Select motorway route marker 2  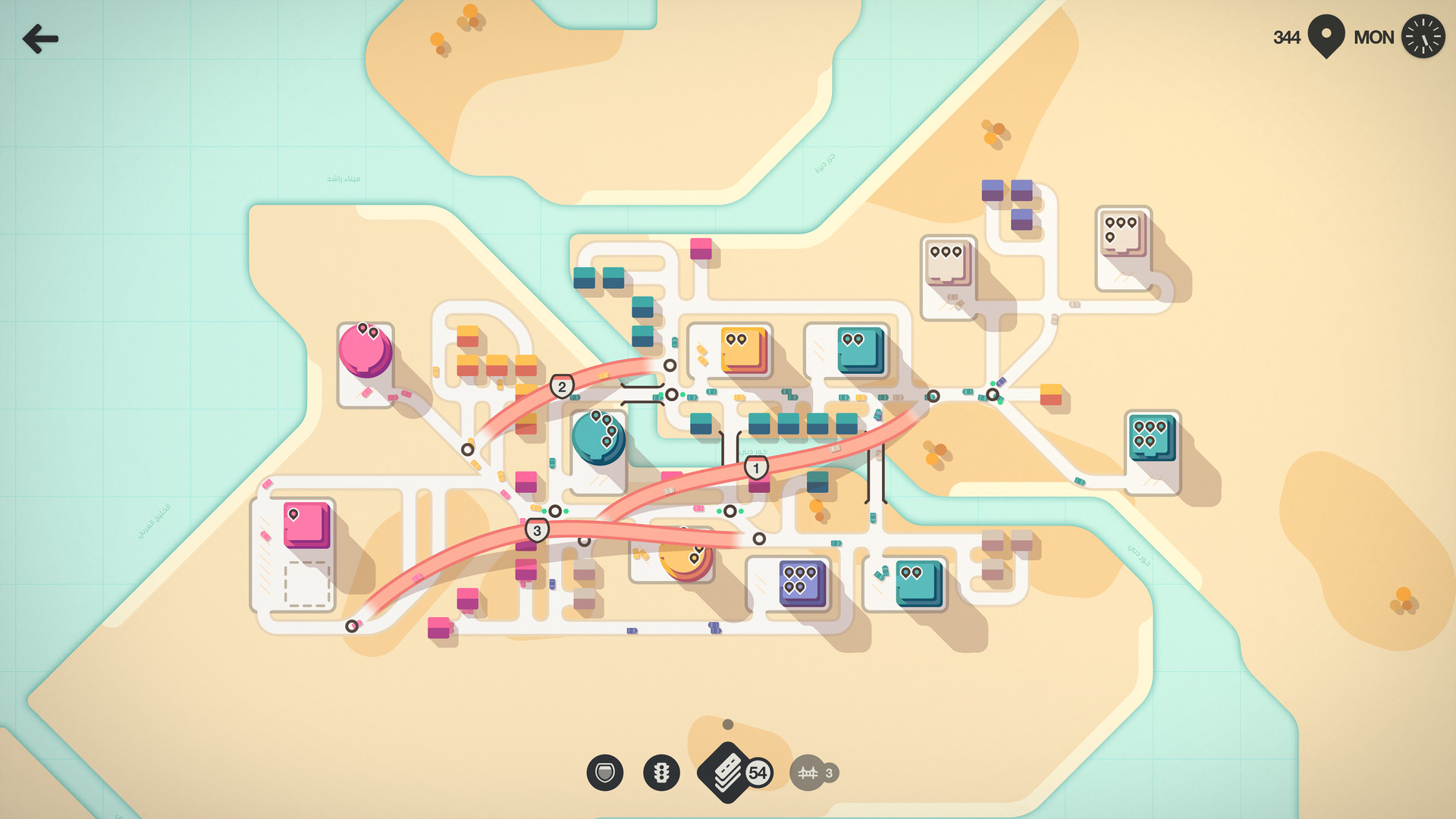[561, 386]
